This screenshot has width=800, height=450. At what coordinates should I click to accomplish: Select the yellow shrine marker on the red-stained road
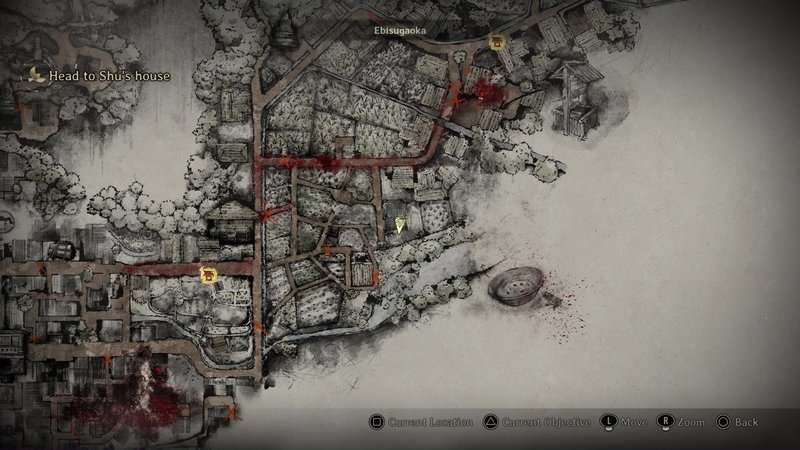click(x=208, y=275)
